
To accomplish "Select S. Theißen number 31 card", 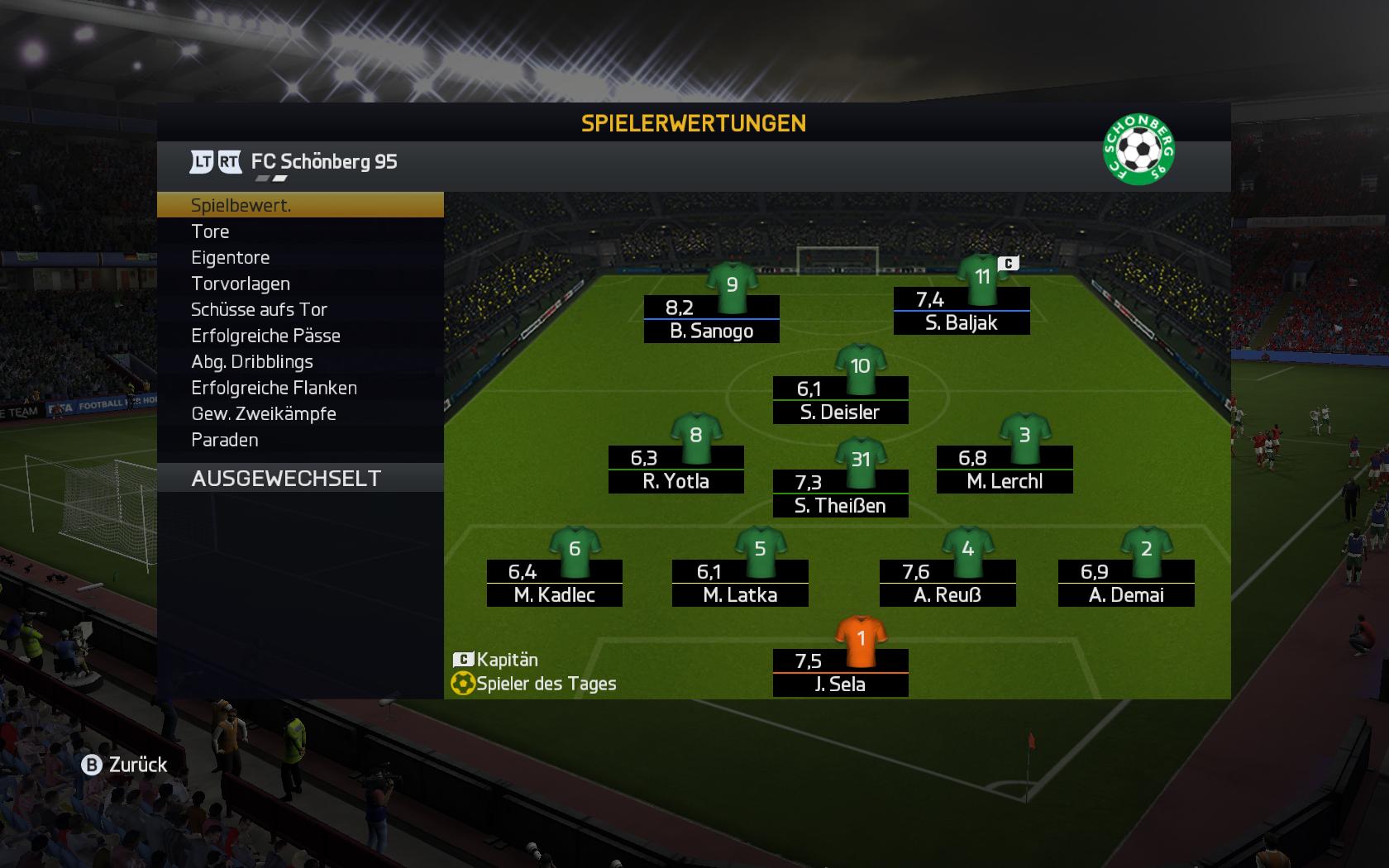I will pyautogui.click(x=840, y=494).
